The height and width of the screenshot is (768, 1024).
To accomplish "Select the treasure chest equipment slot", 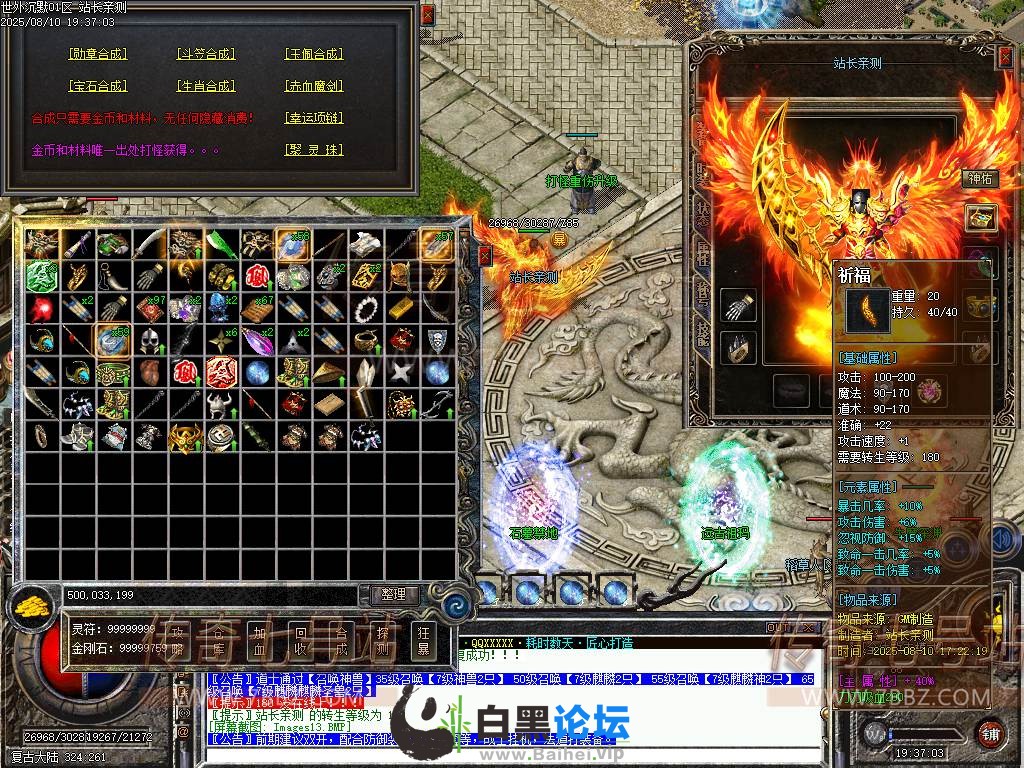I will (x=980, y=217).
